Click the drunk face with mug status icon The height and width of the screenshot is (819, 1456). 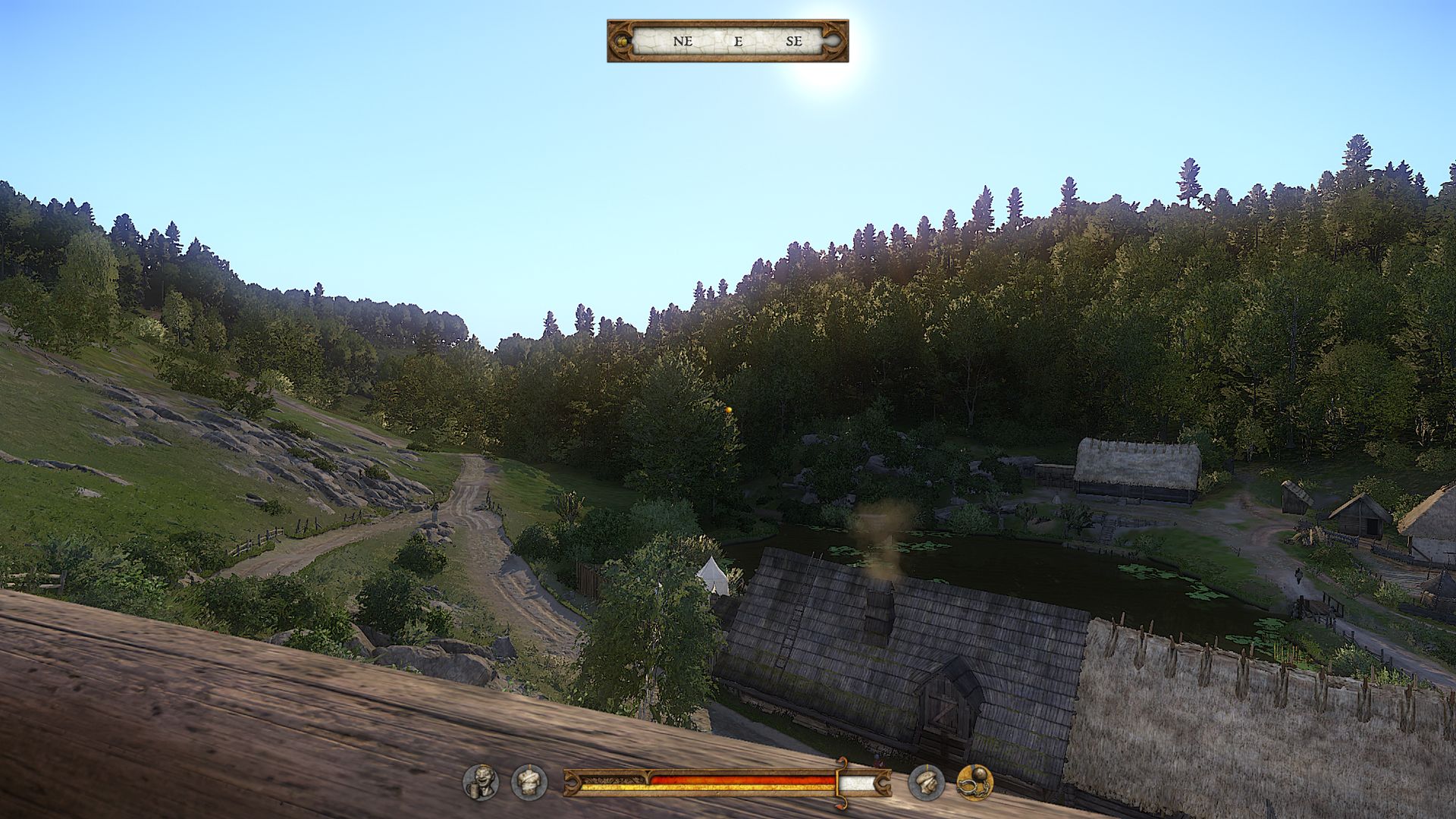coord(482,783)
